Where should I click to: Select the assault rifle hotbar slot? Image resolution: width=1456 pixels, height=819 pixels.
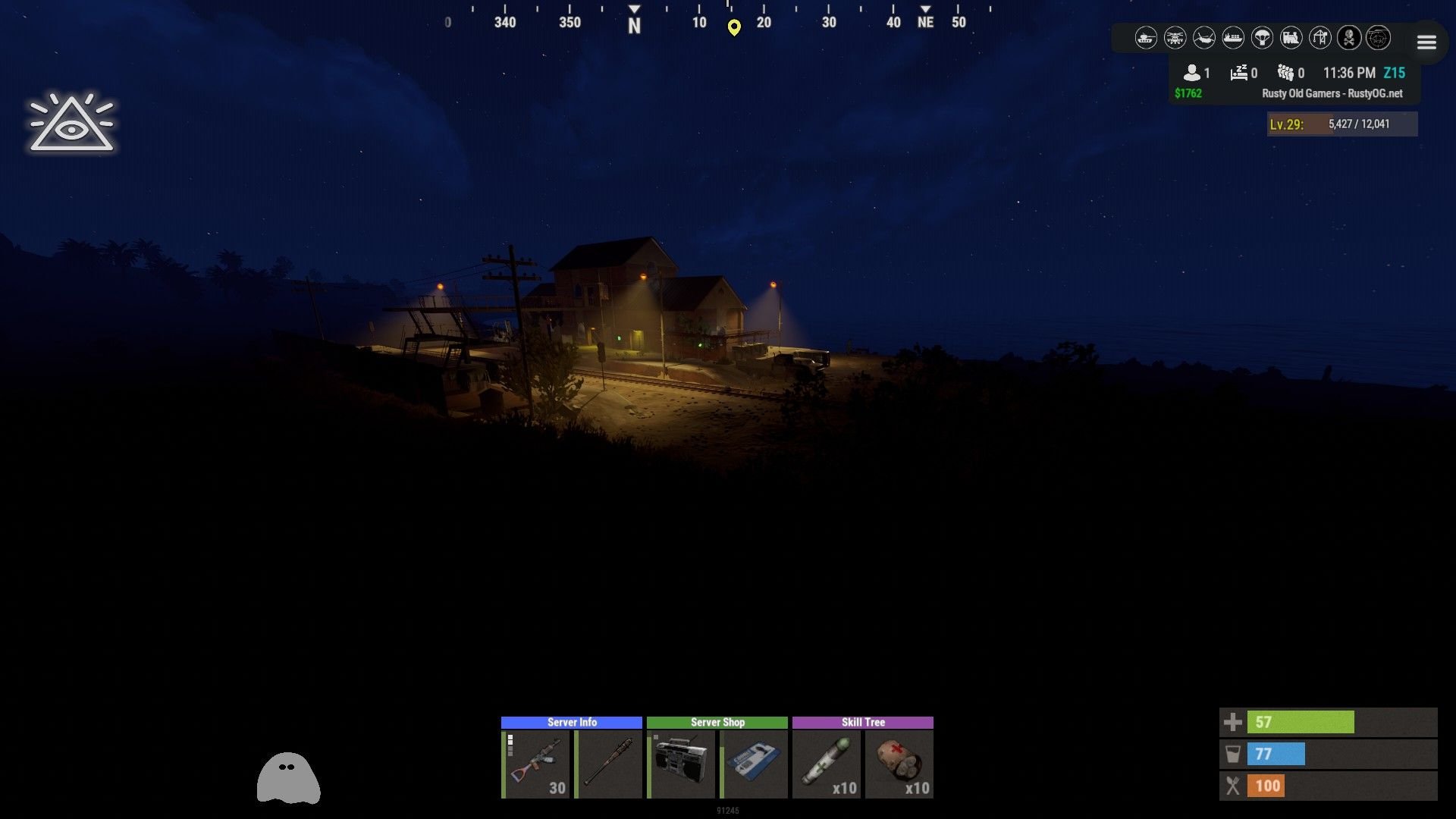point(536,764)
